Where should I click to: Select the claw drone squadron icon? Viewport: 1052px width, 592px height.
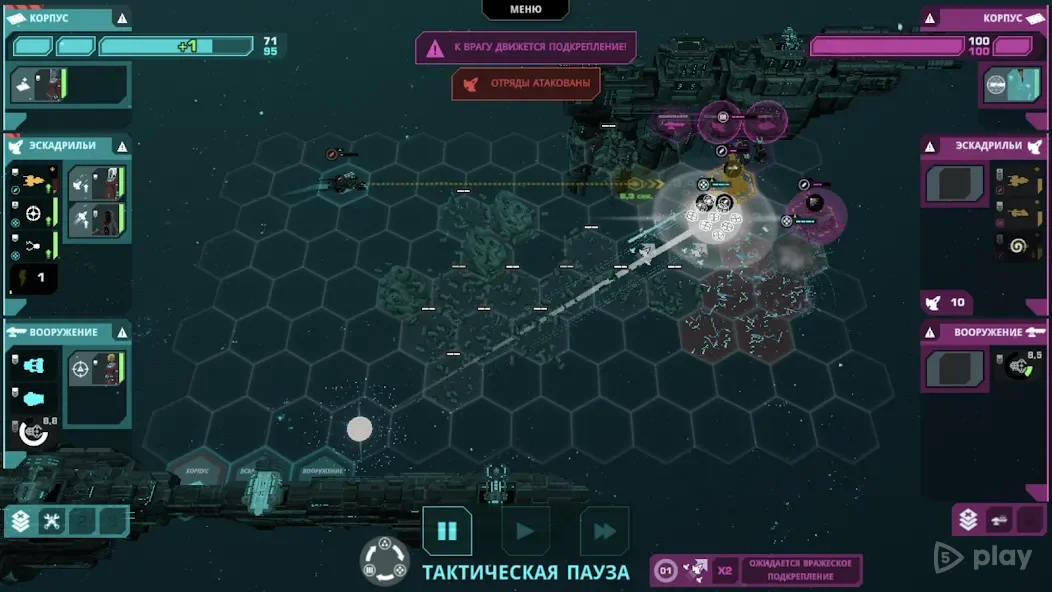(x=33, y=244)
